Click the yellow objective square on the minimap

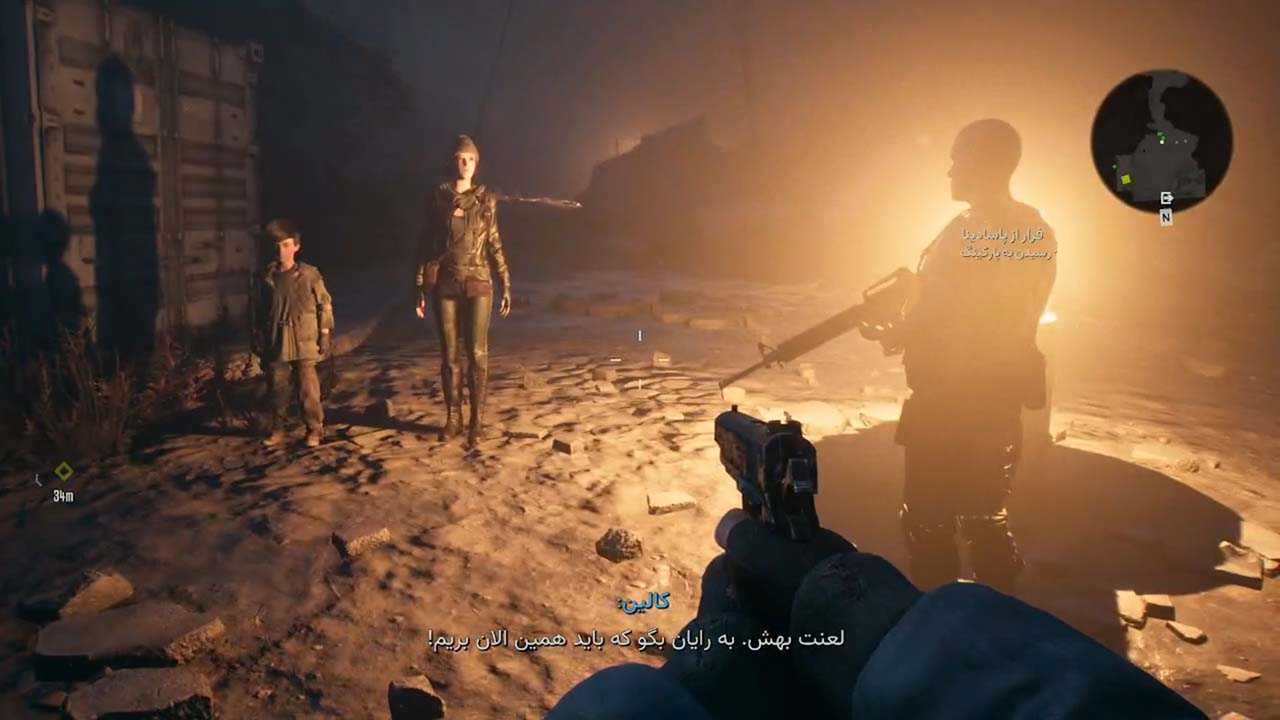pos(1125,178)
